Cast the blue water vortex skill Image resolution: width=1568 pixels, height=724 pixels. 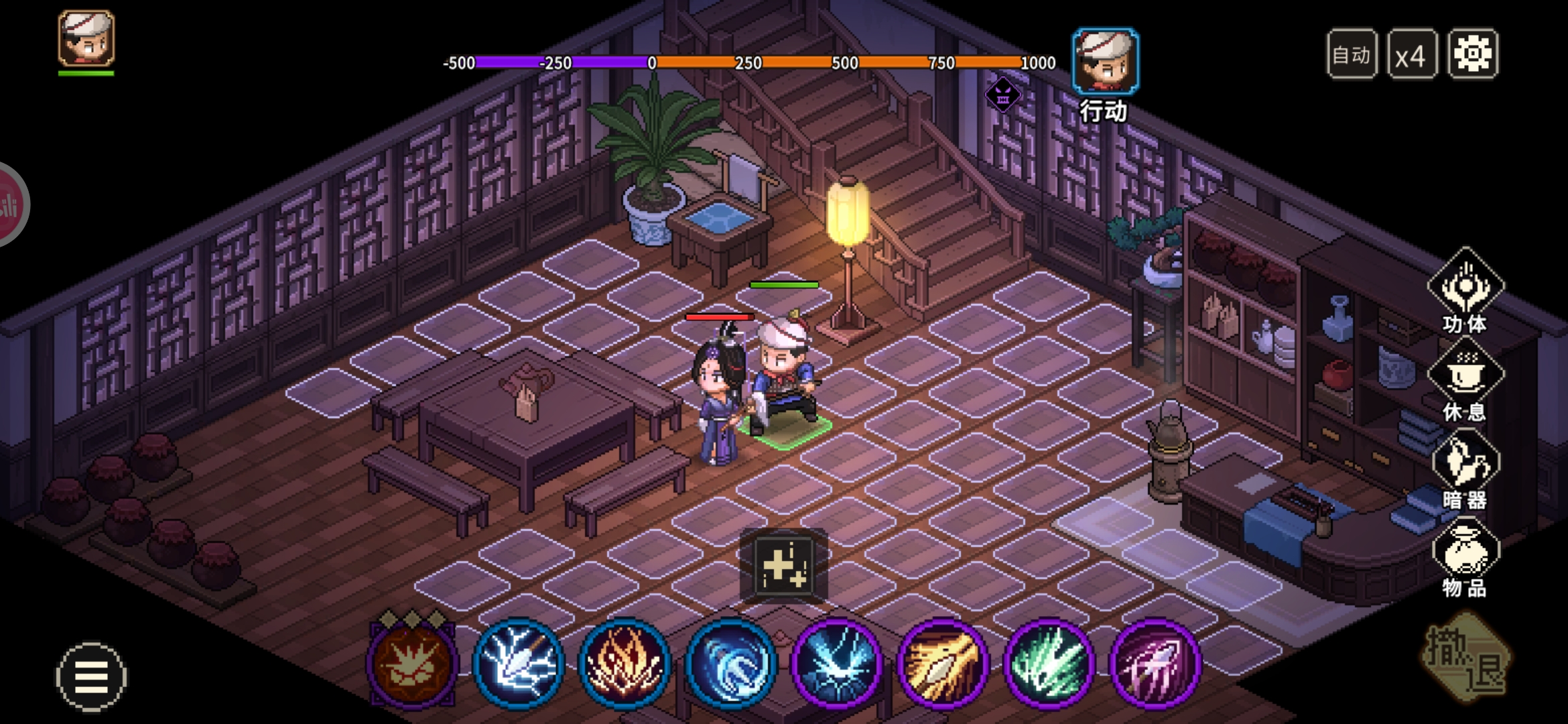pos(730,662)
